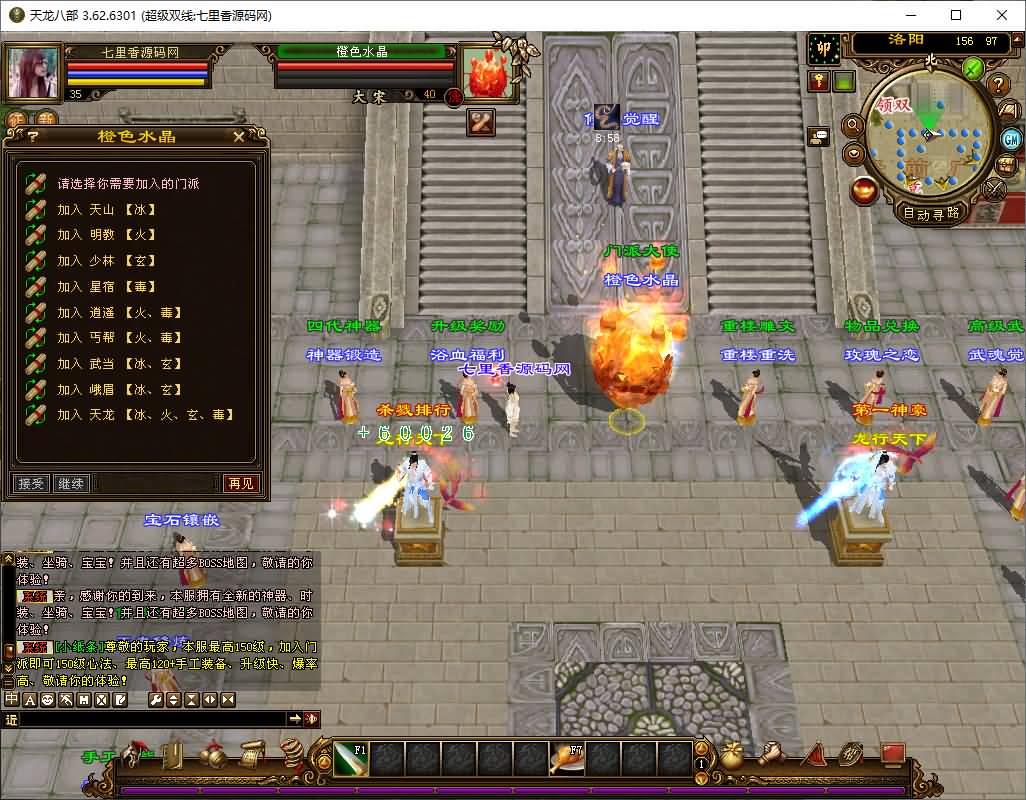Click the minimap magnifying glass button
1026x800 pixels.
(853, 125)
